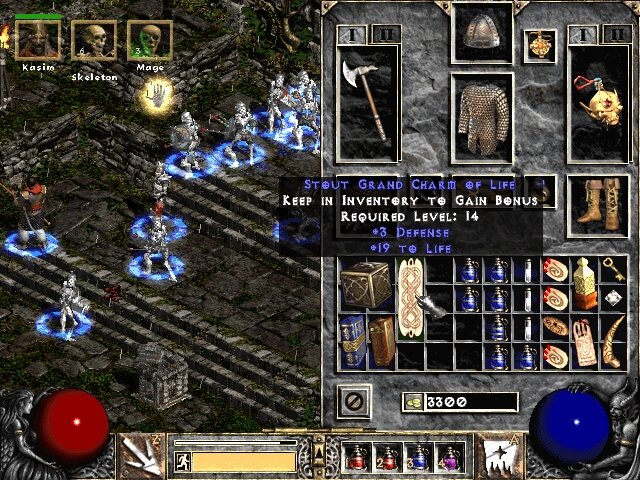This screenshot has width=640, height=480.
Task: Pick up the equipped amulet
Action: (x=540, y=45)
